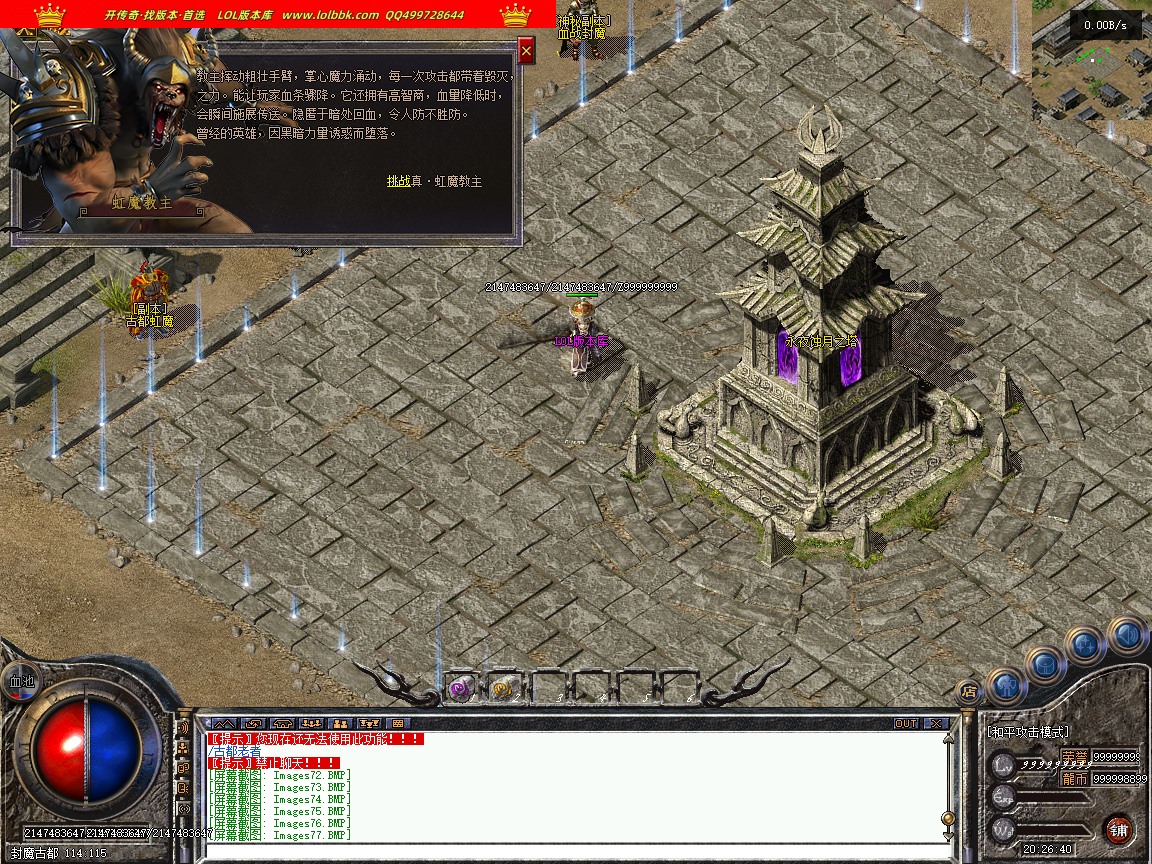
Task: Open the character equipment panel icon
Action: pos(1006,685)
